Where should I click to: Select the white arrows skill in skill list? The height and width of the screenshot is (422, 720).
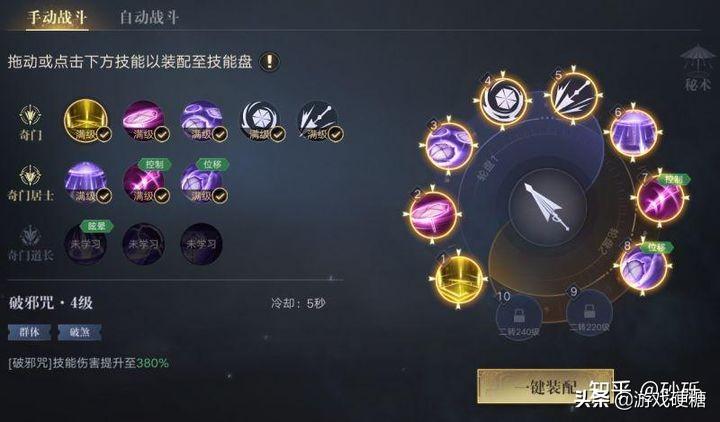[316, 119]
